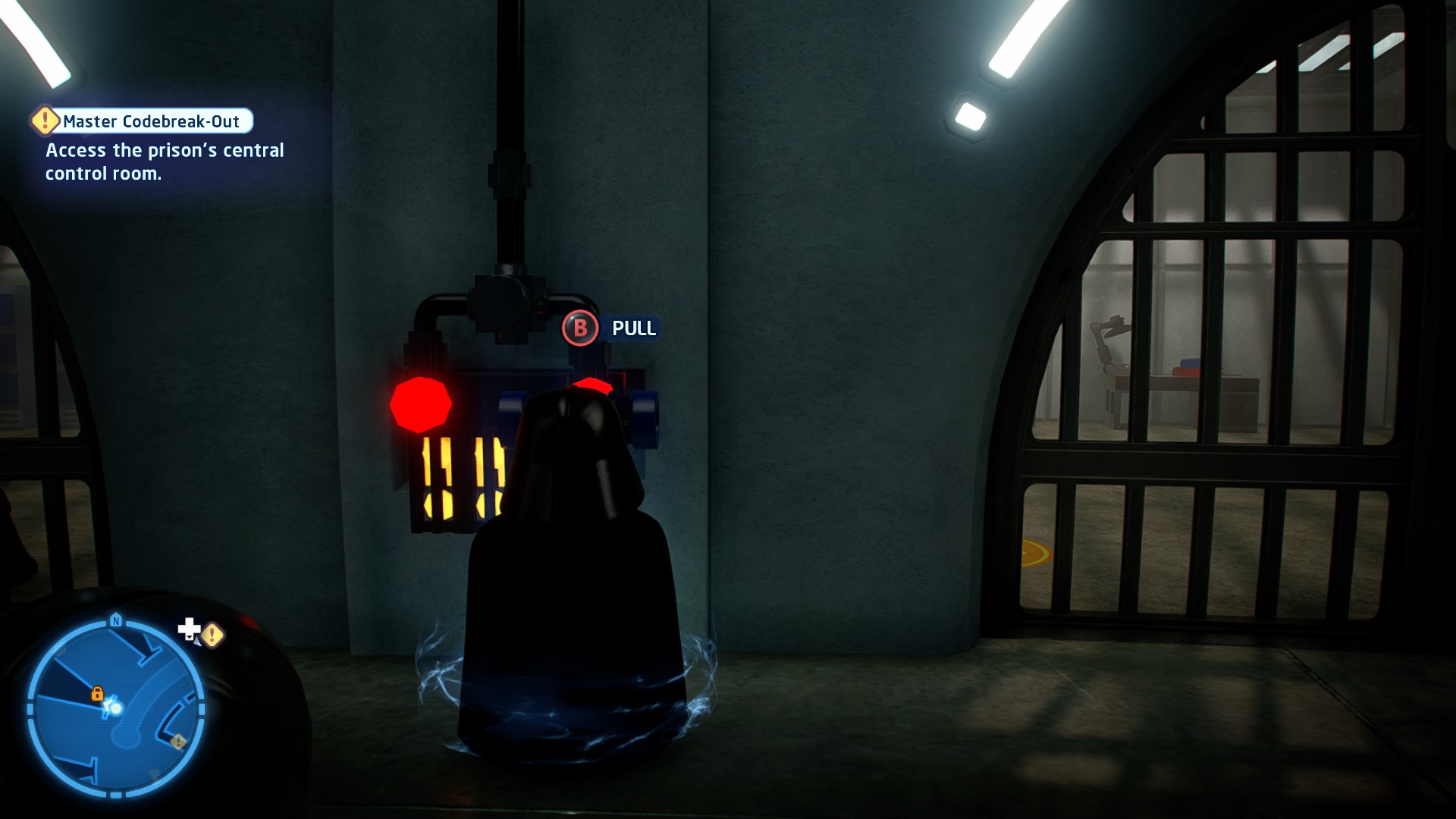Viewport: 1456px width, 819px height.
Task: Open the circular blue minimap
Action: pos(116,708)
